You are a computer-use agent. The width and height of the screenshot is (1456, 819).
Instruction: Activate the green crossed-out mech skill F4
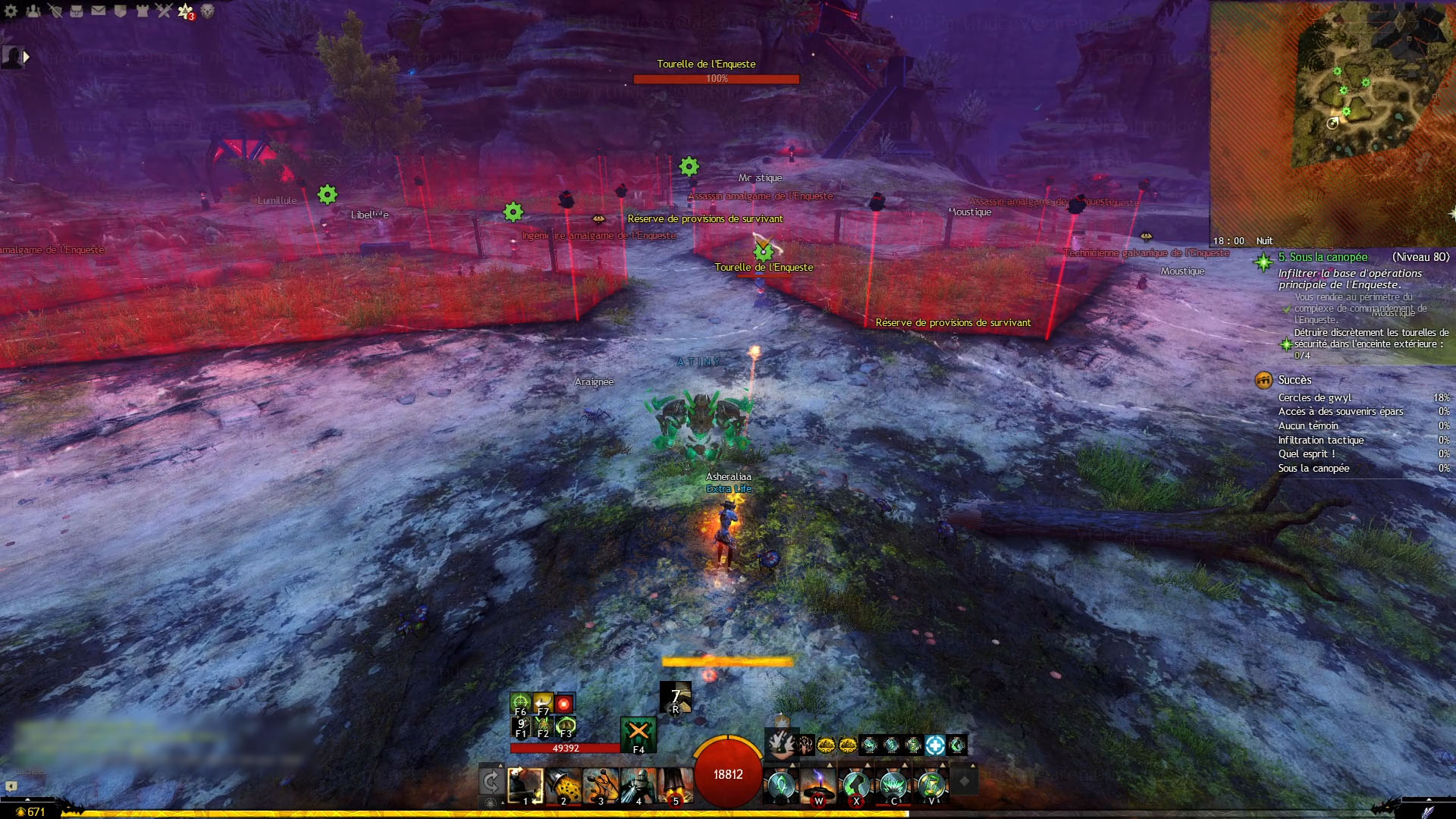click(639, 733)
